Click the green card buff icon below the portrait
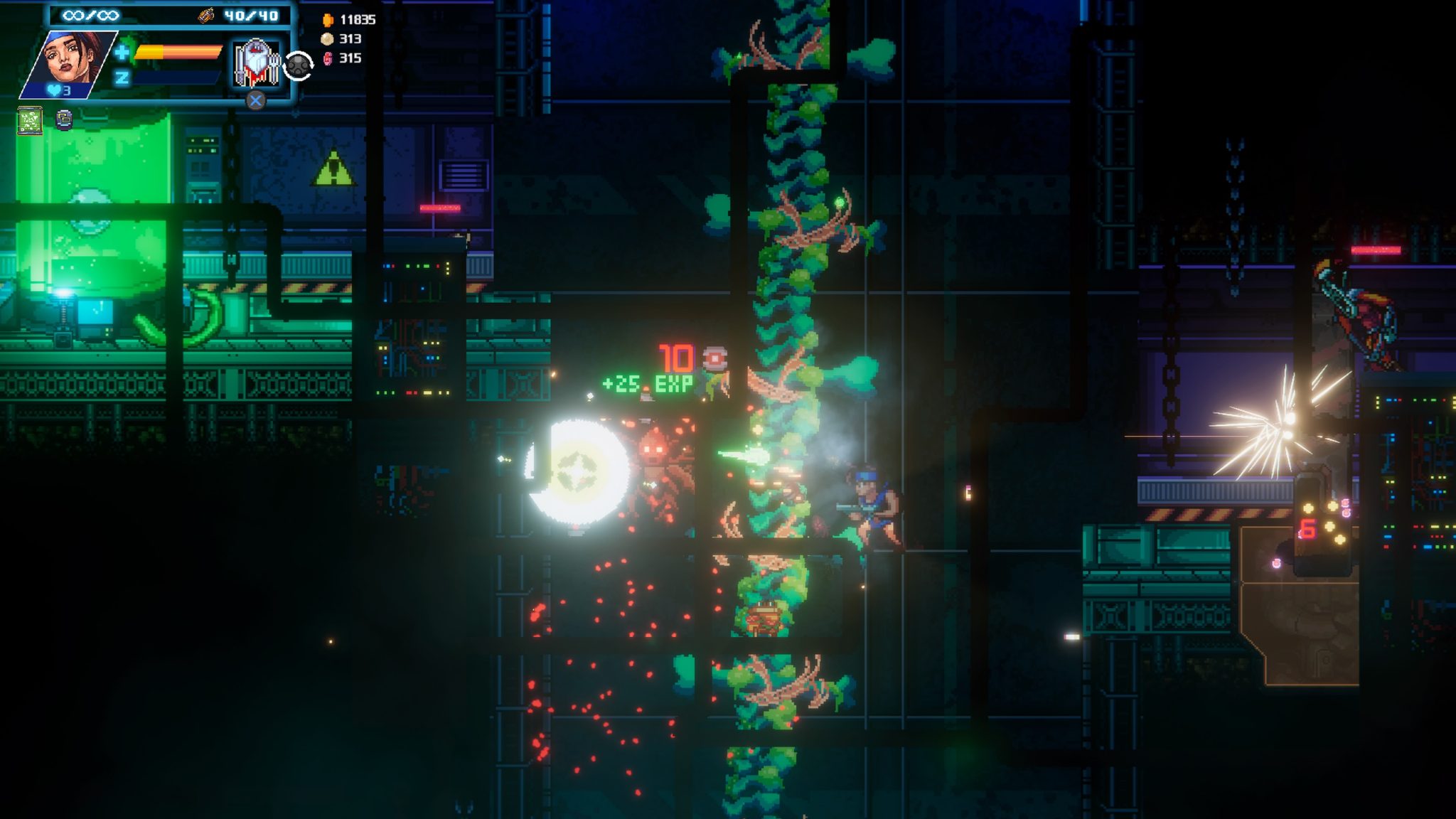The image size is (1456, 819). pyautogui.click(x=30, y=120)
